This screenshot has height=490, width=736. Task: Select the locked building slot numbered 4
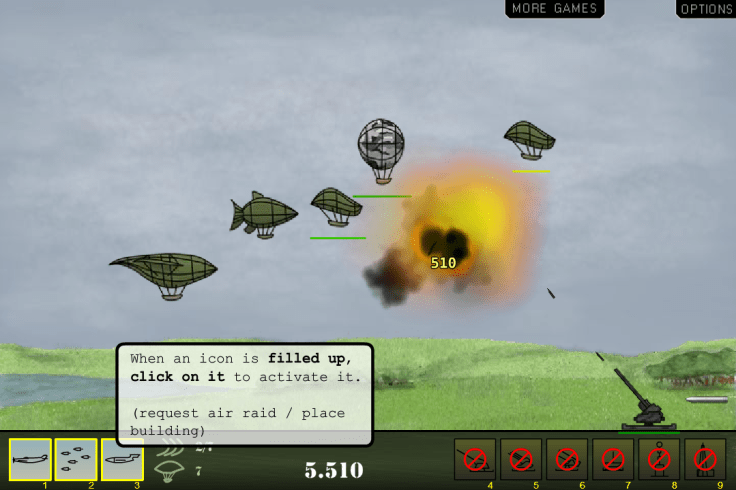pos(475,459)
